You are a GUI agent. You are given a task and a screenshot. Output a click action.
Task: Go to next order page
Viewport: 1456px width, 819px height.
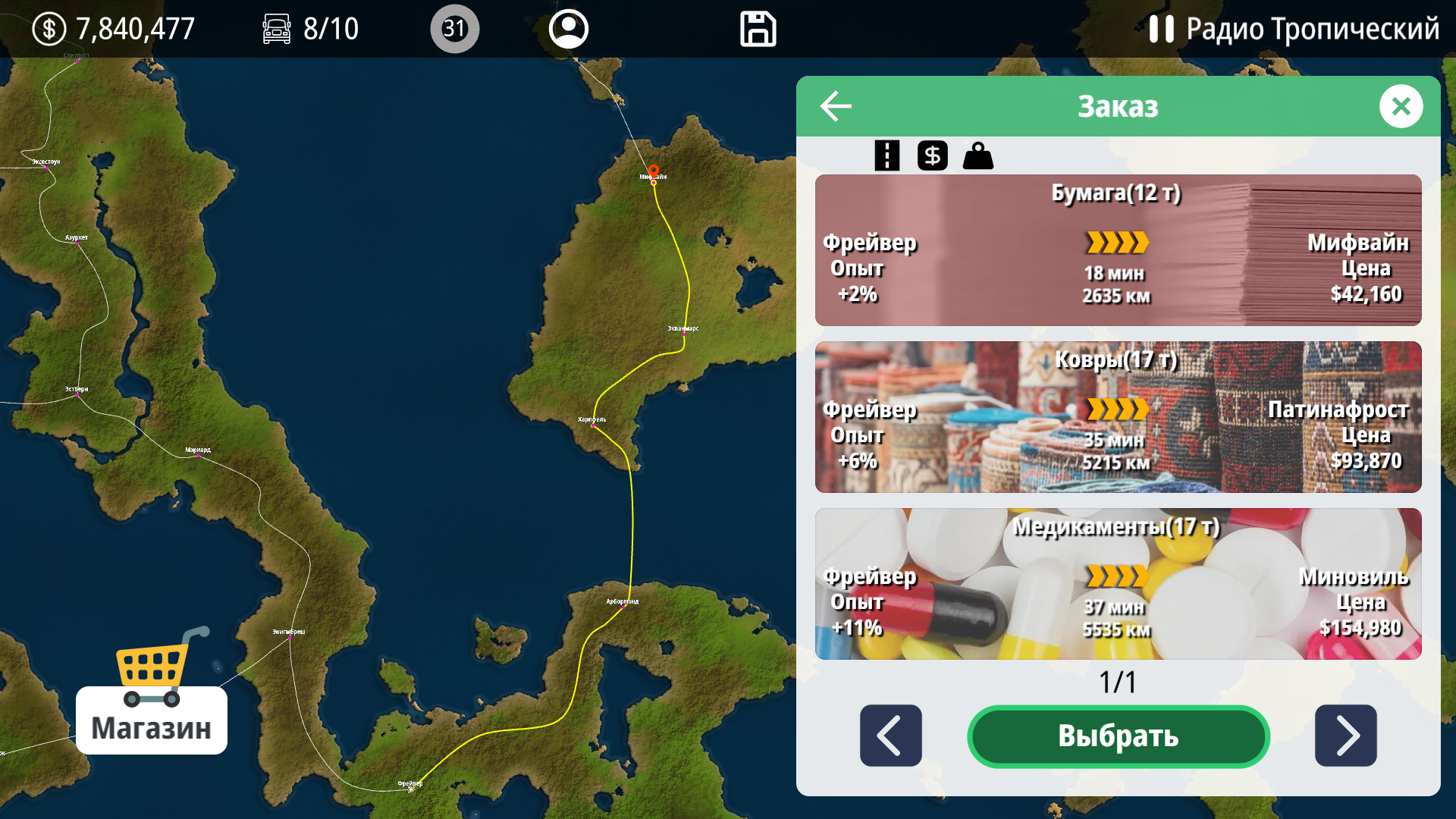1346,736
